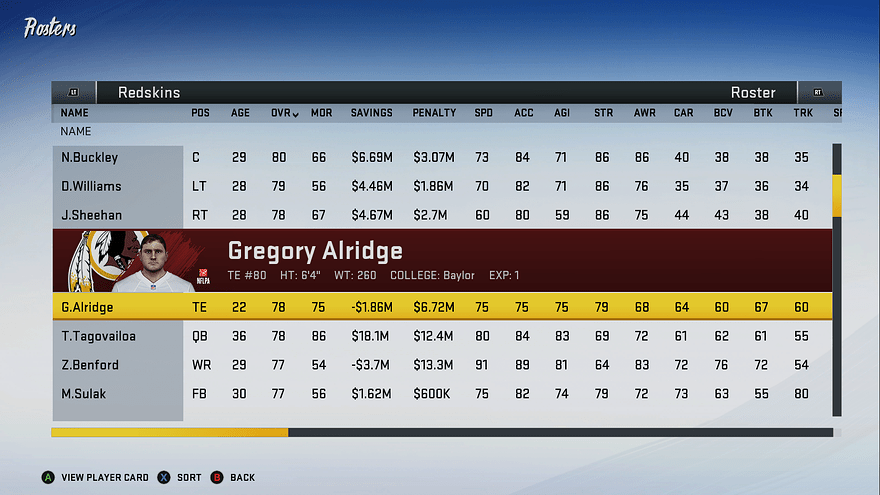Sort roster by the NAME column

[x=74, y=113]
